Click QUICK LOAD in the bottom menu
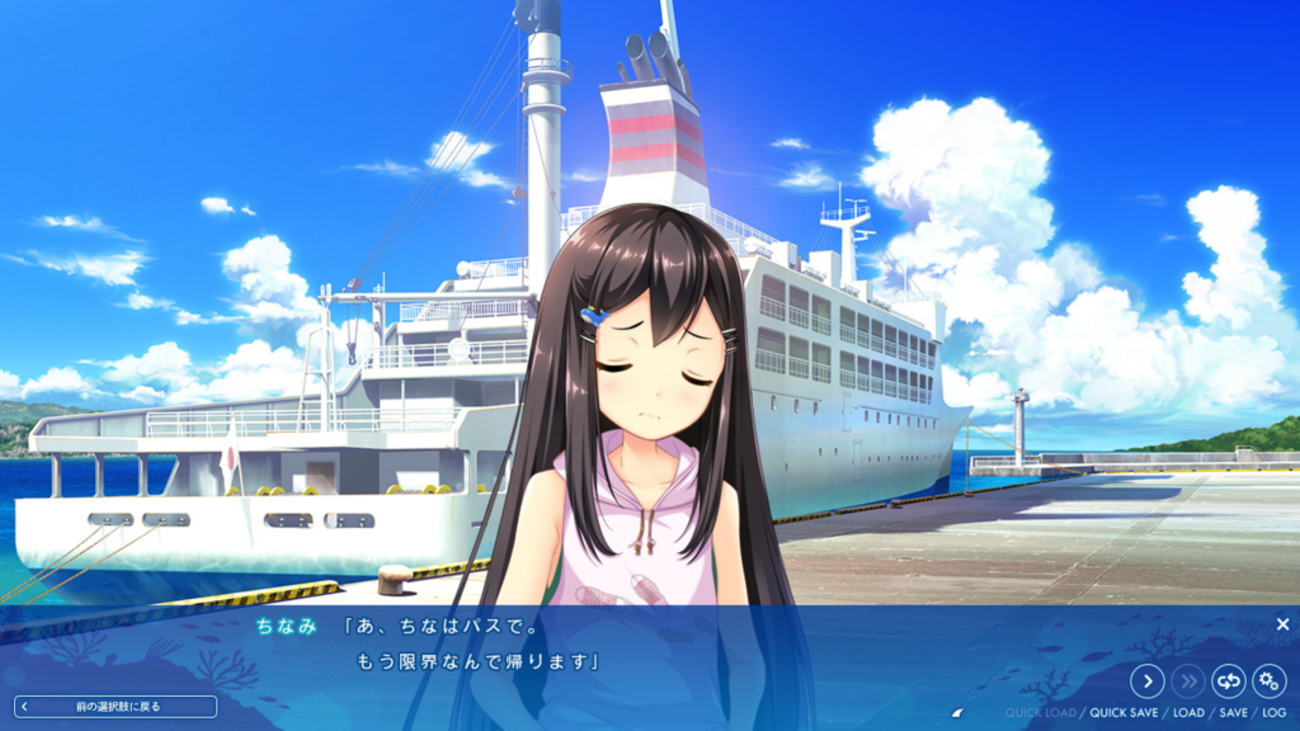This screenshot has width=1300, height=731. coord(1040,713)
